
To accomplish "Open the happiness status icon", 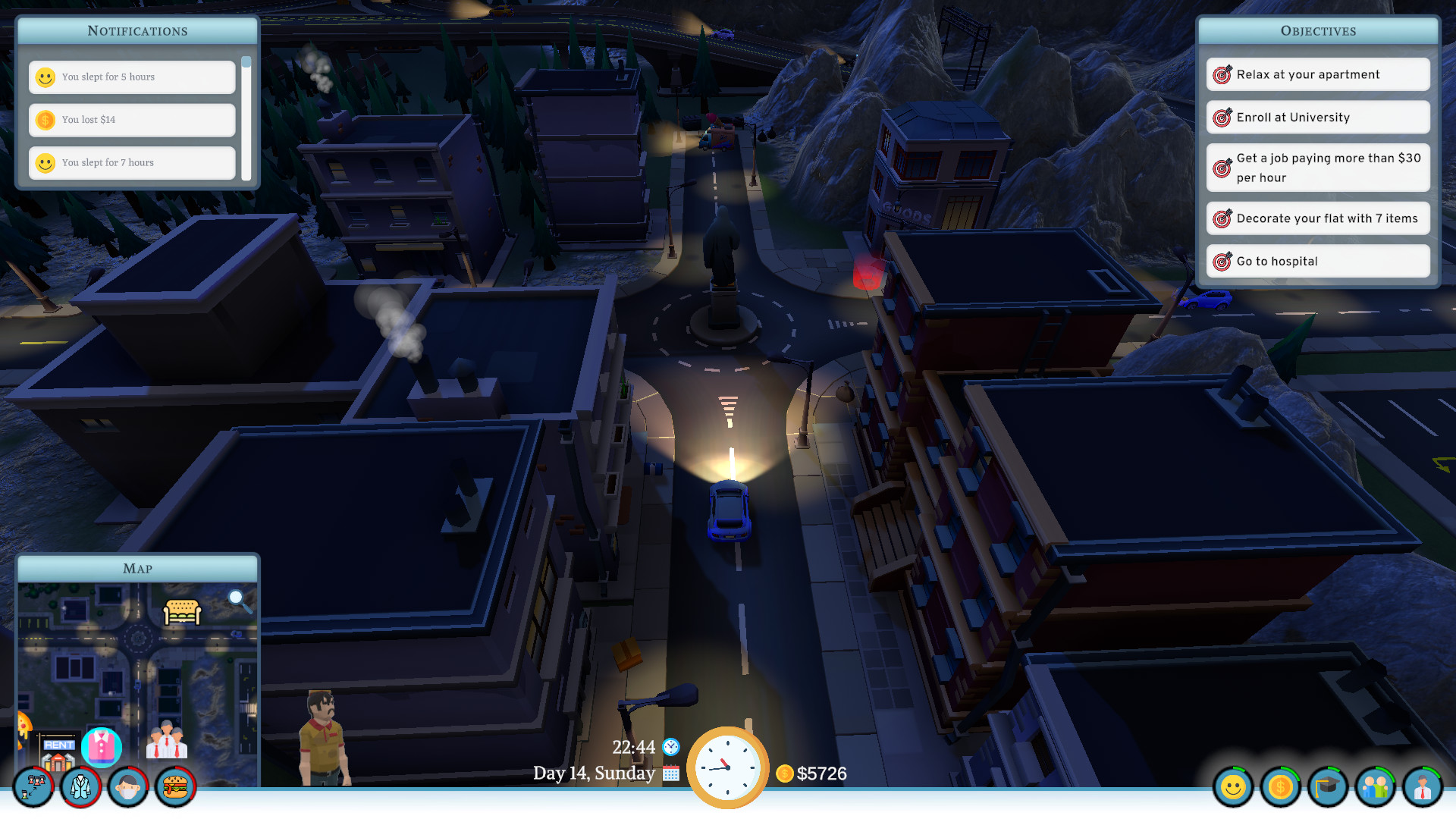I will click(x=1232, y=788).
